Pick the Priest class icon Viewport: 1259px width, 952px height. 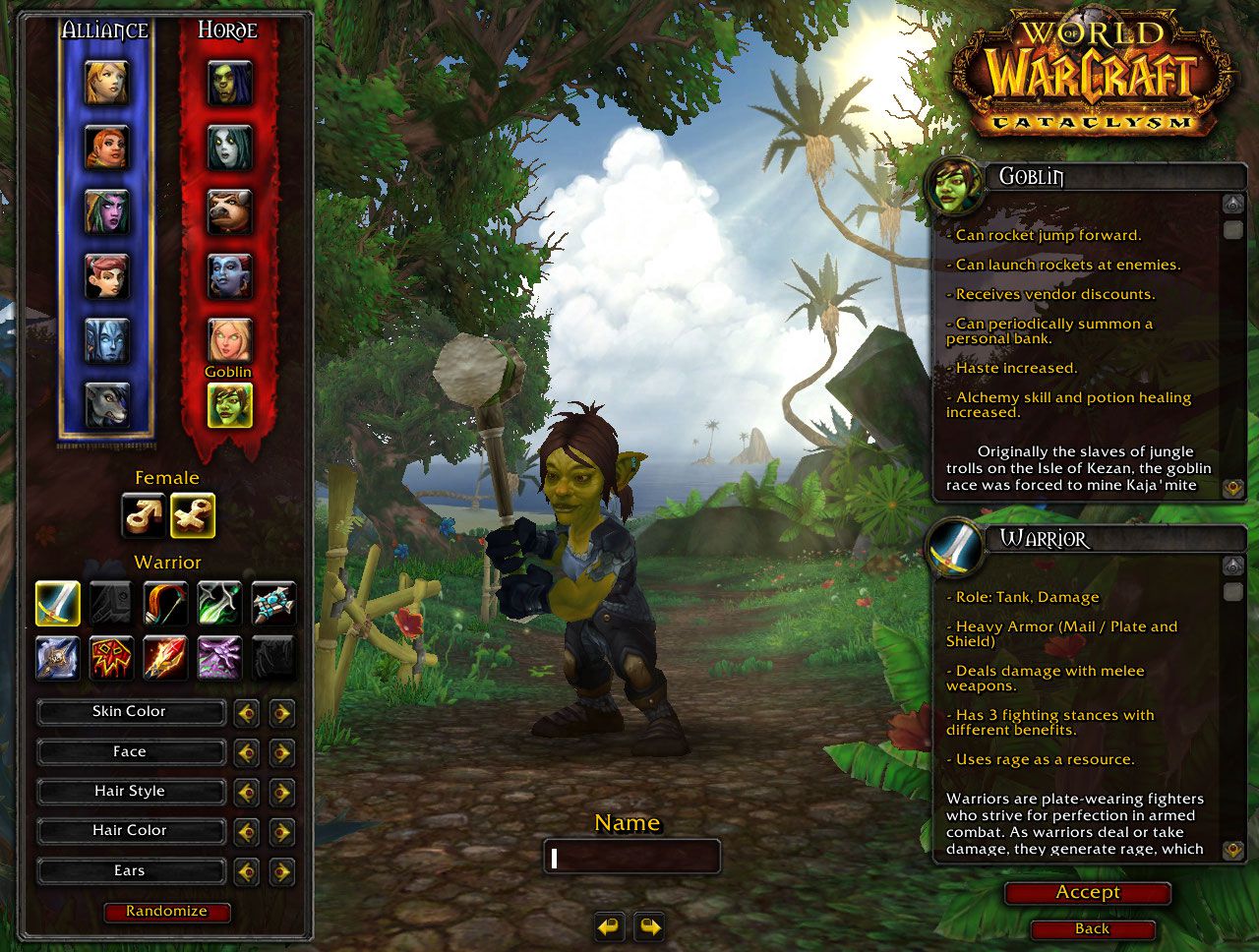[x=272, y=604]
